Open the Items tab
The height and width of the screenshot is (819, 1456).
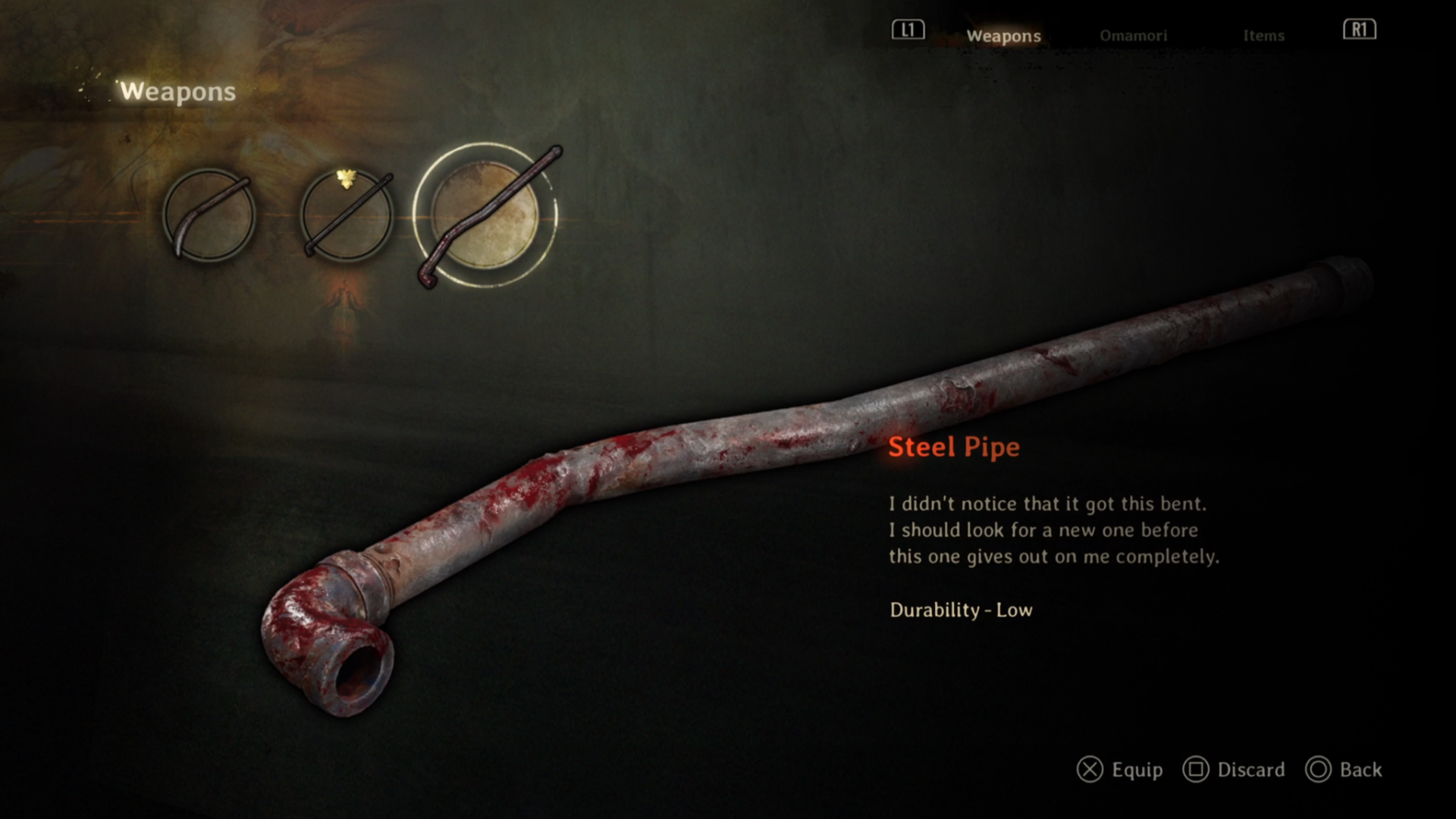point(1263,36)
